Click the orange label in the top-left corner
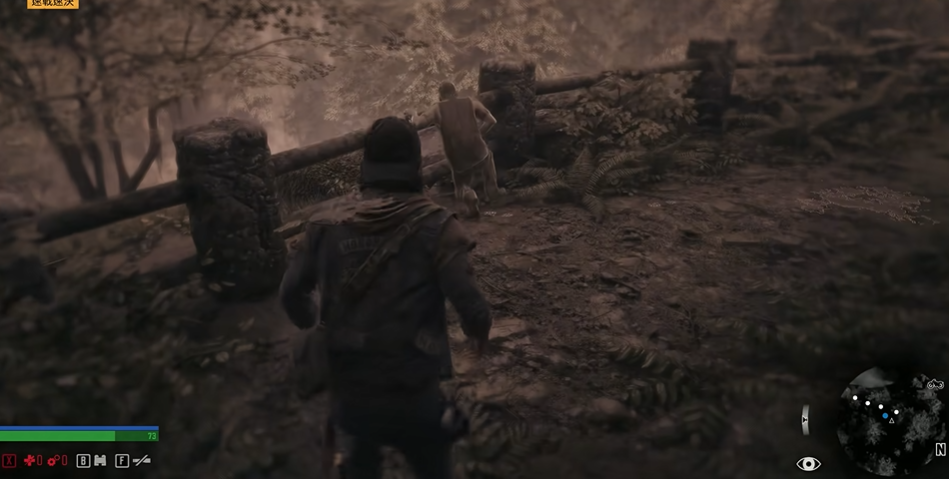The height and width of the screenshot is (479, 949). pos(52,4)
